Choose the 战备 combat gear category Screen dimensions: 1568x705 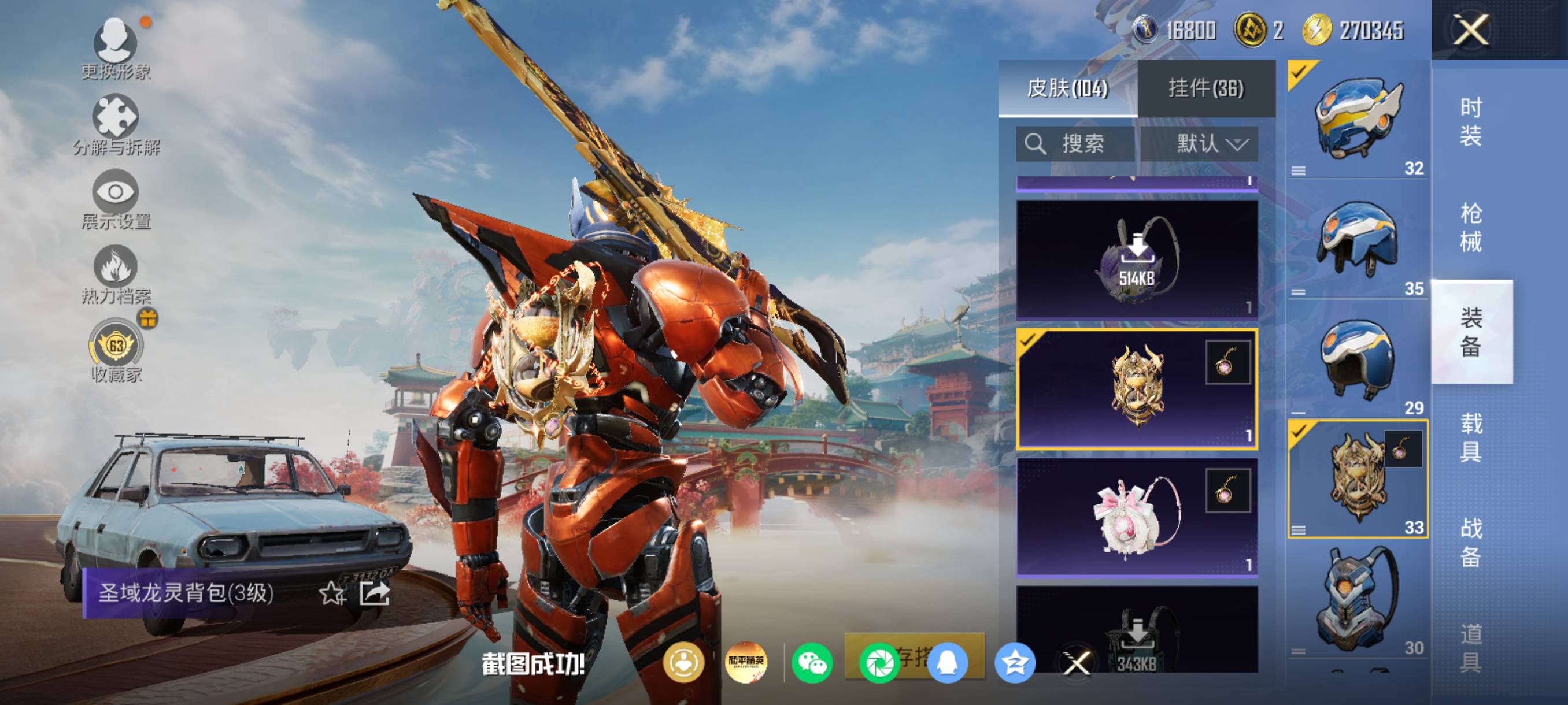(x=1471, y=542)
